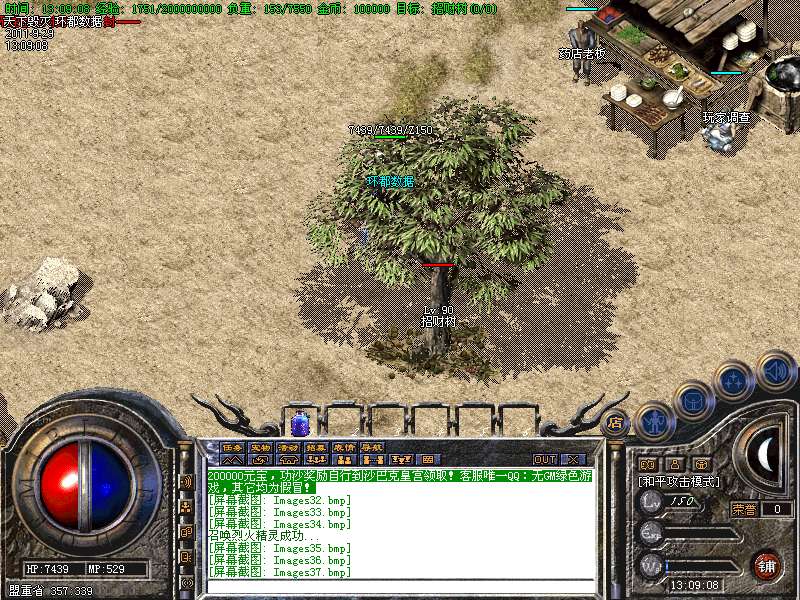Close the panel with the X button

pos(574,459)
